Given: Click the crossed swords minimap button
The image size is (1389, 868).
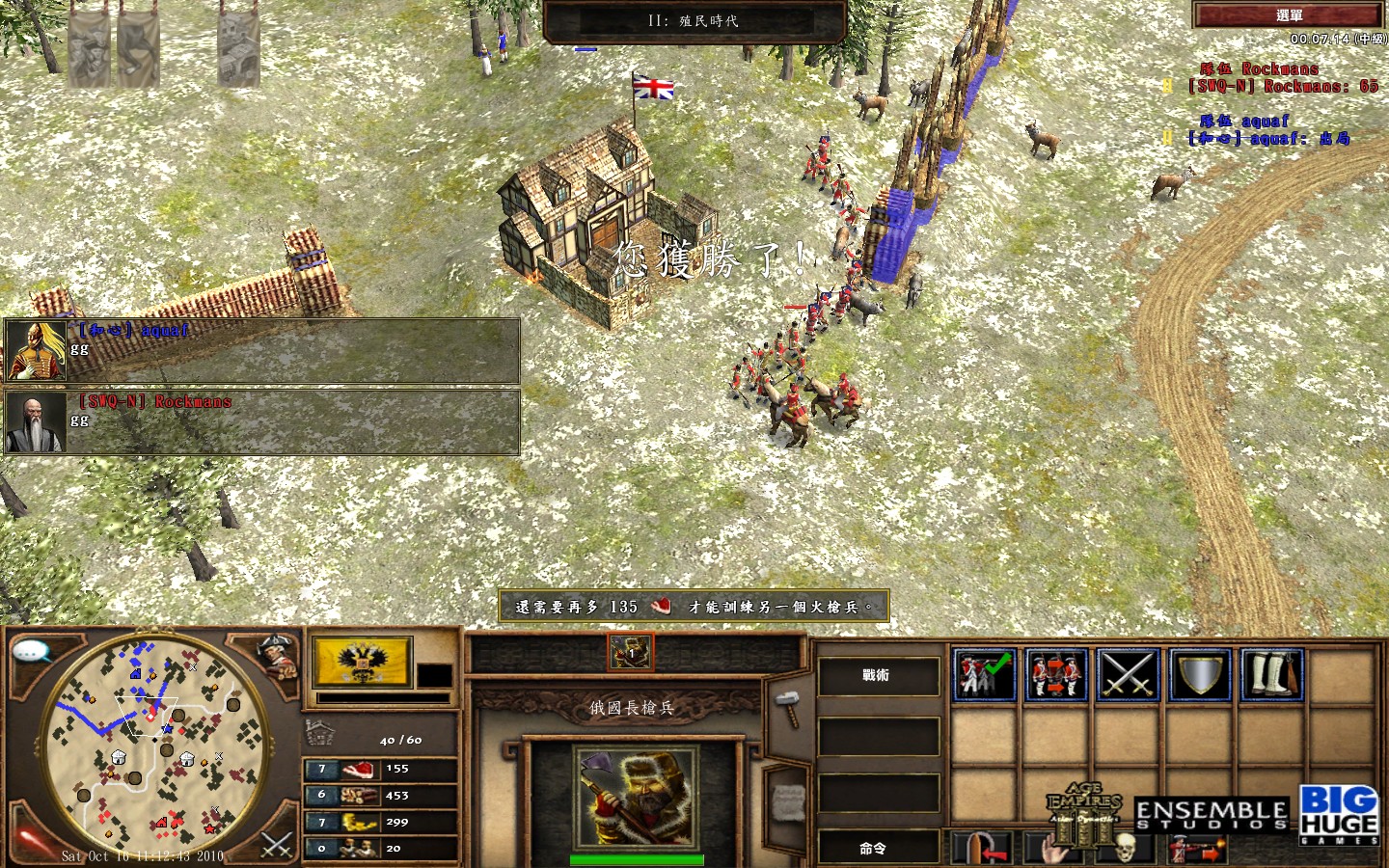Looking at the screenshot, I should point(277,845).
